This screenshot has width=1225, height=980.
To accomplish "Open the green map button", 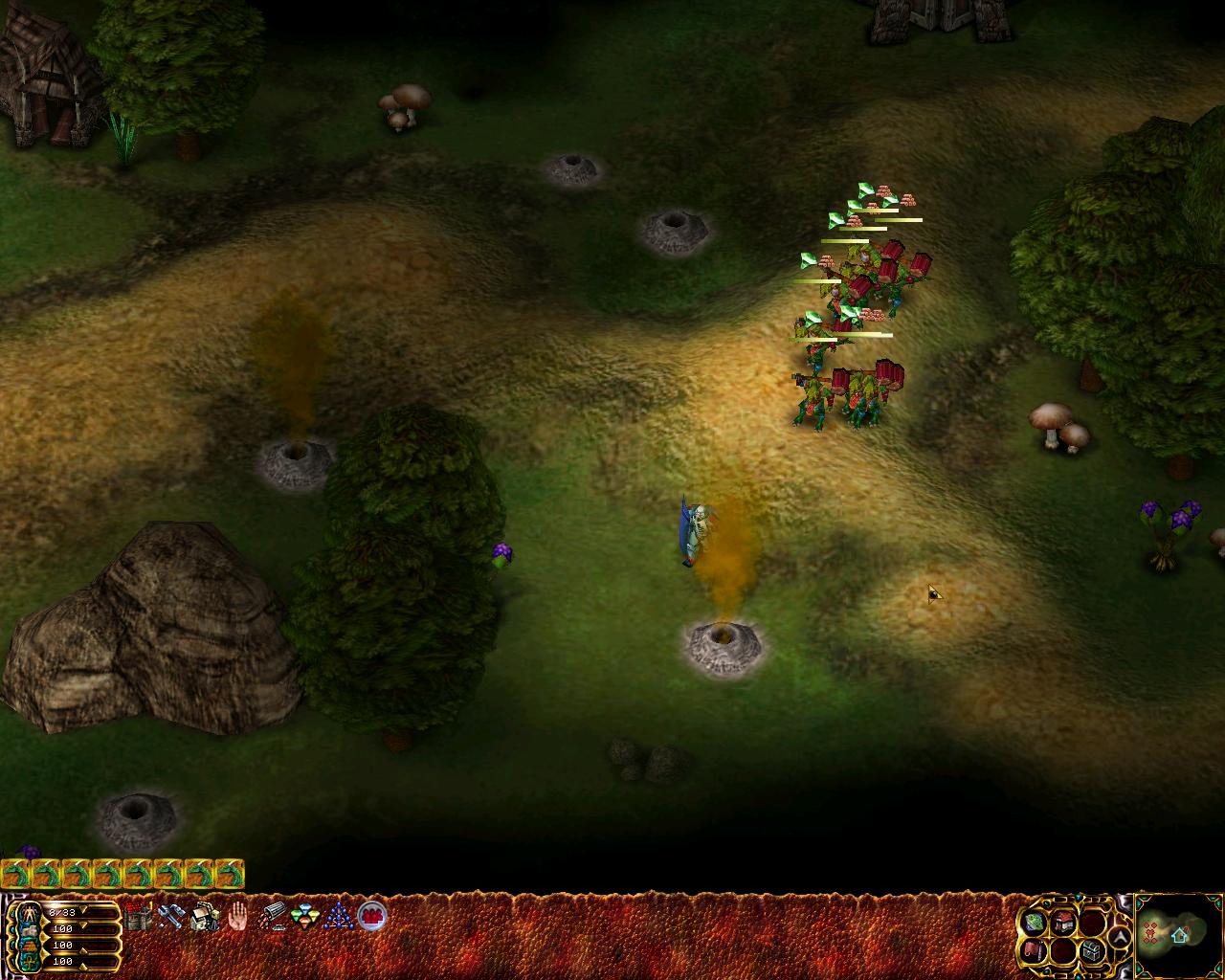I will click(1035, 922).
